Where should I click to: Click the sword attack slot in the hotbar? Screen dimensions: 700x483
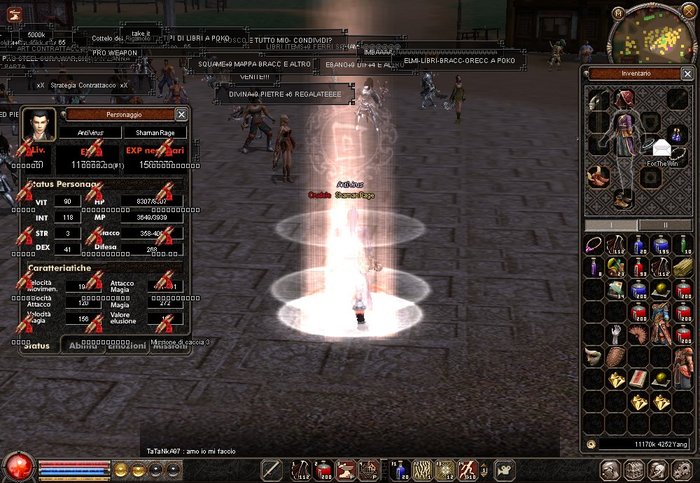[x=272, y=469]
